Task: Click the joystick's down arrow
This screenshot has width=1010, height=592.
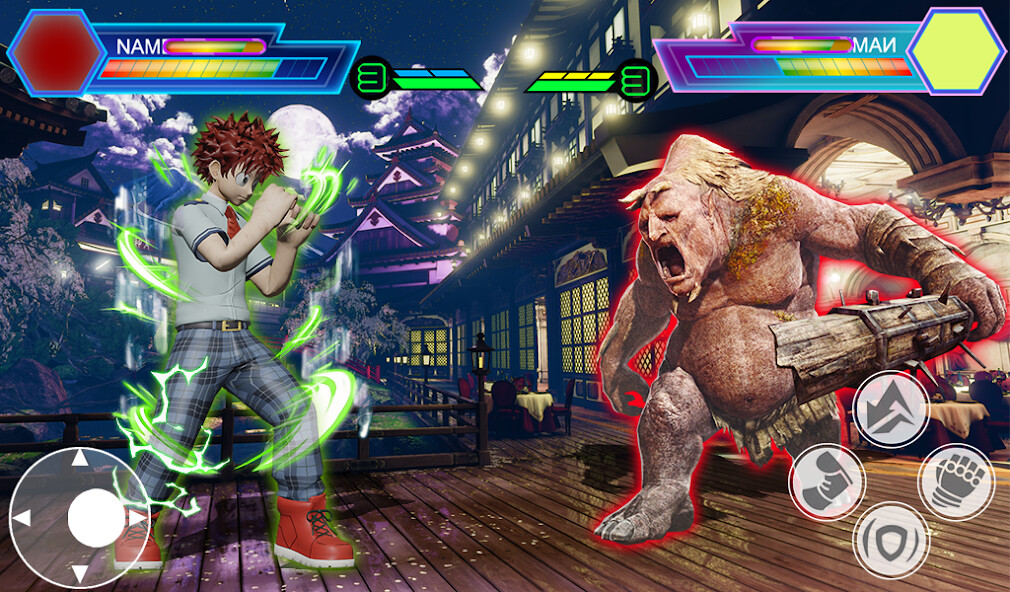Action: (79, 574)
